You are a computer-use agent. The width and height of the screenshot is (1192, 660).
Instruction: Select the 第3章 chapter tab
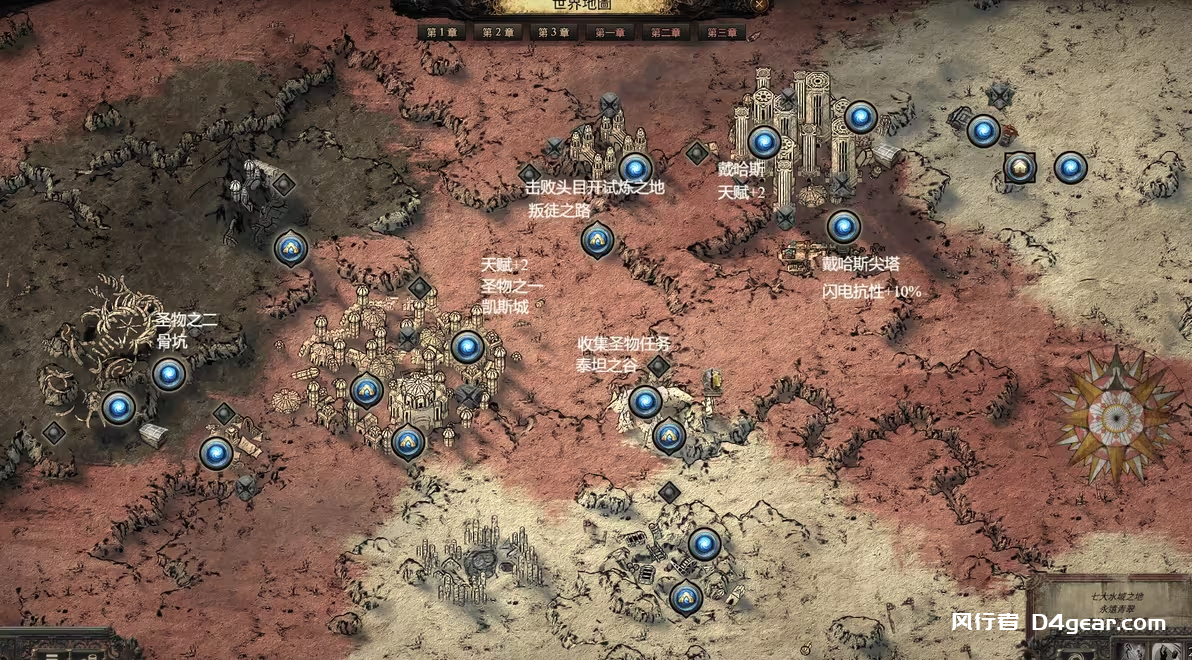click(x=553, y=32)
